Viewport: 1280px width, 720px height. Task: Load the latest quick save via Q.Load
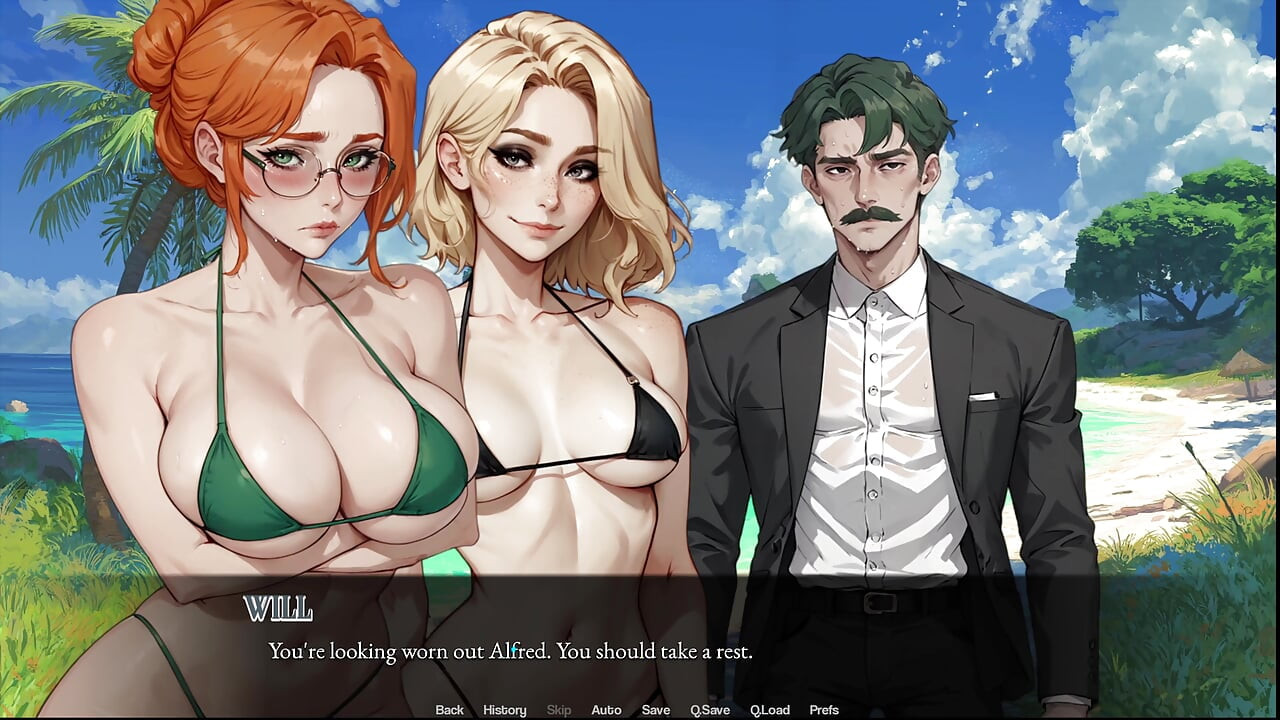click(771, 709)
